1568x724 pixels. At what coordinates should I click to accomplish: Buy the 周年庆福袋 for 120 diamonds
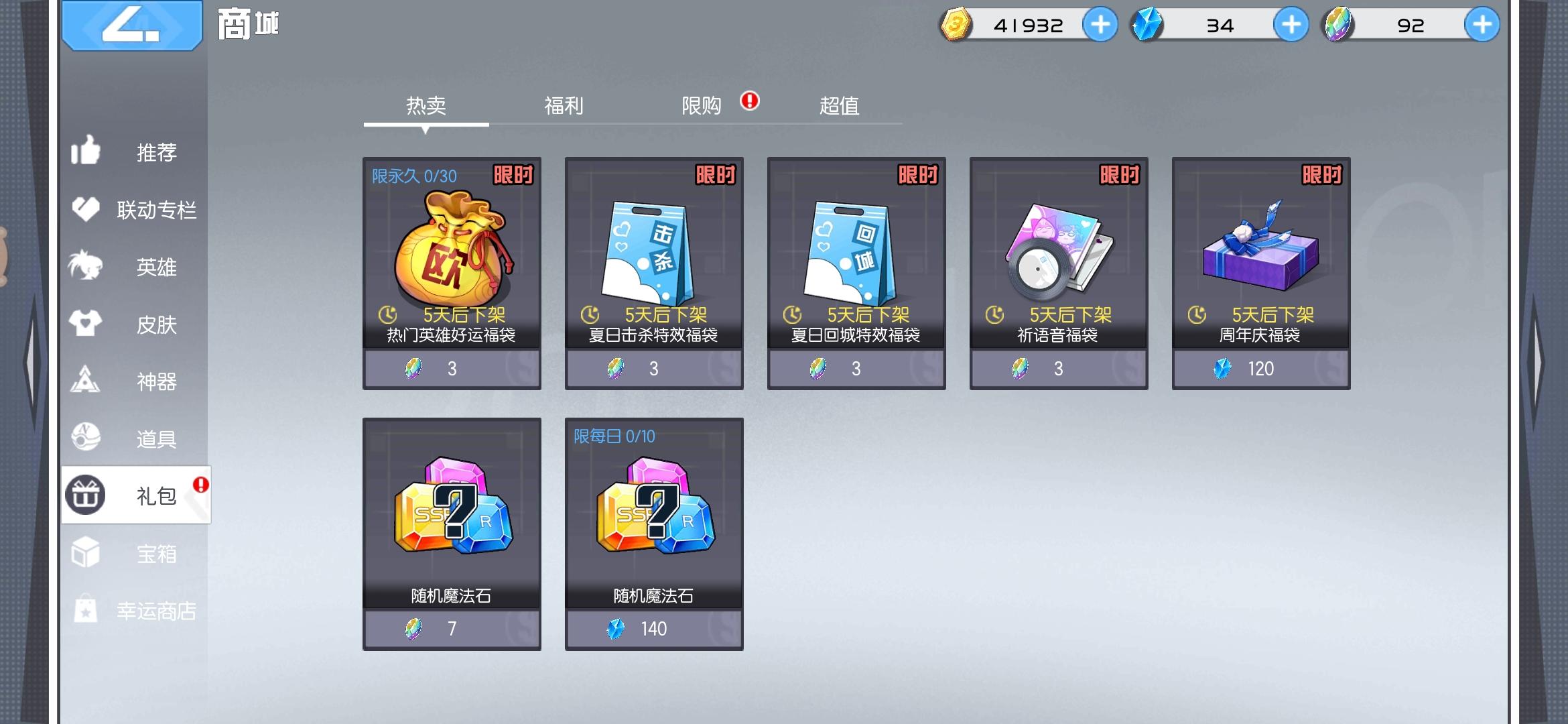[1260, 367]
